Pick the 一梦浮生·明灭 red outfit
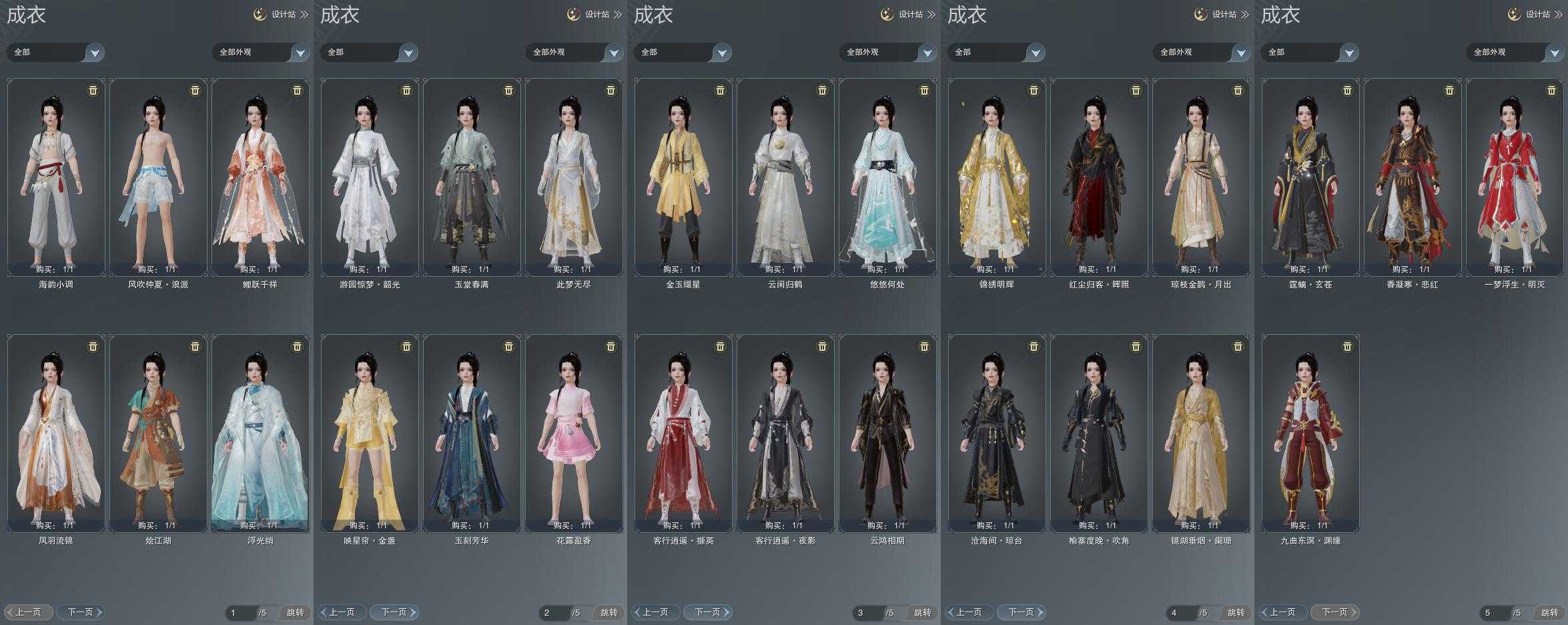Screen dimensions: 1568x625 [1515, 177]
